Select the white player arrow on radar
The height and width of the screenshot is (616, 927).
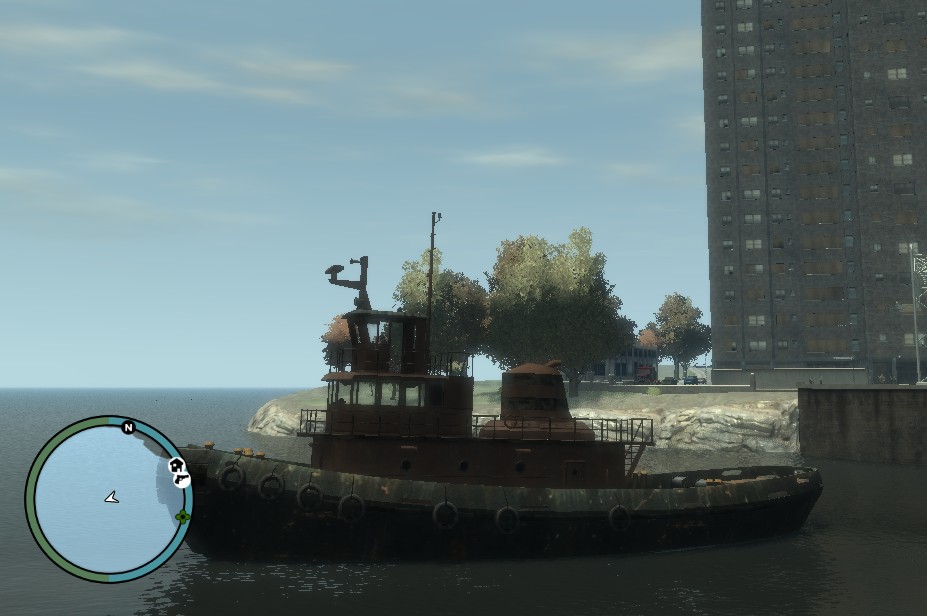tap(111, 496)
